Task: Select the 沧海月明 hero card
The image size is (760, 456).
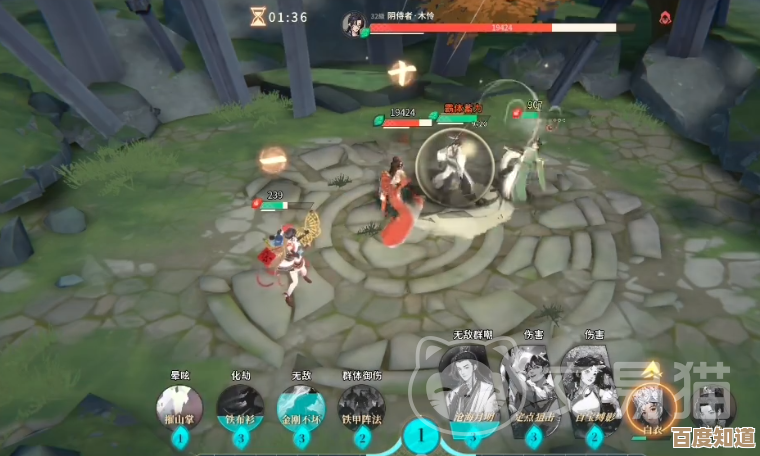Action: [471, 392]
